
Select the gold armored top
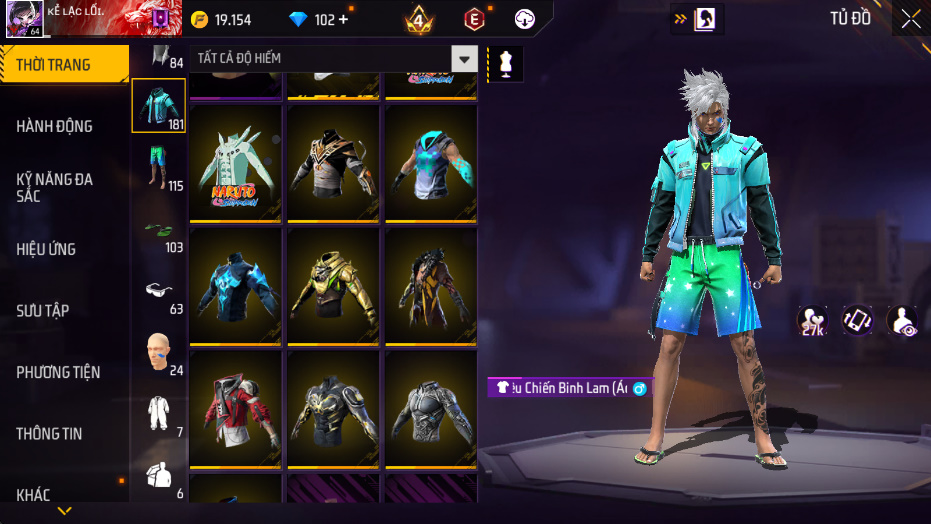(333, 286)
